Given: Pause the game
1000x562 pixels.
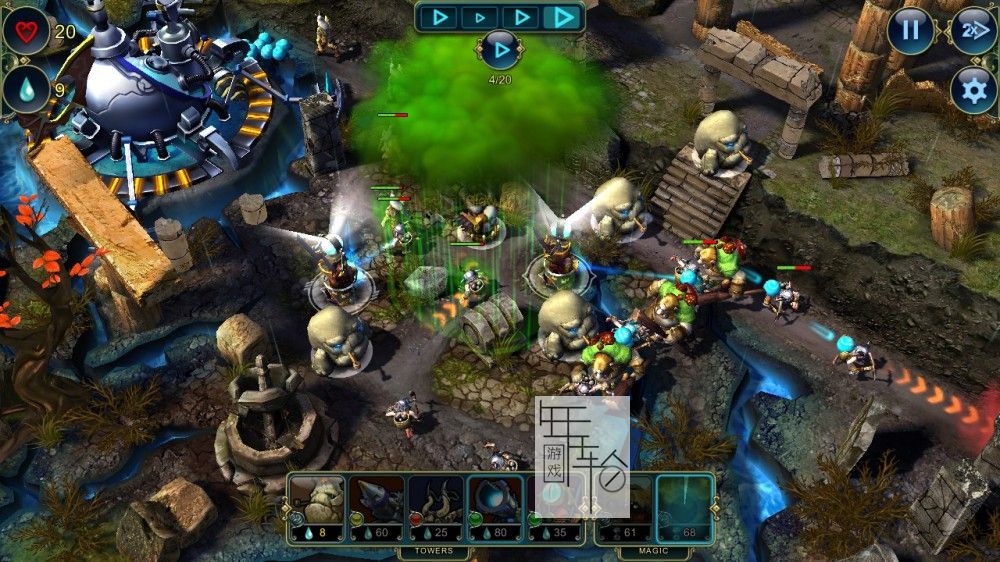Looking at the screenshot, I should coord(910,30).
